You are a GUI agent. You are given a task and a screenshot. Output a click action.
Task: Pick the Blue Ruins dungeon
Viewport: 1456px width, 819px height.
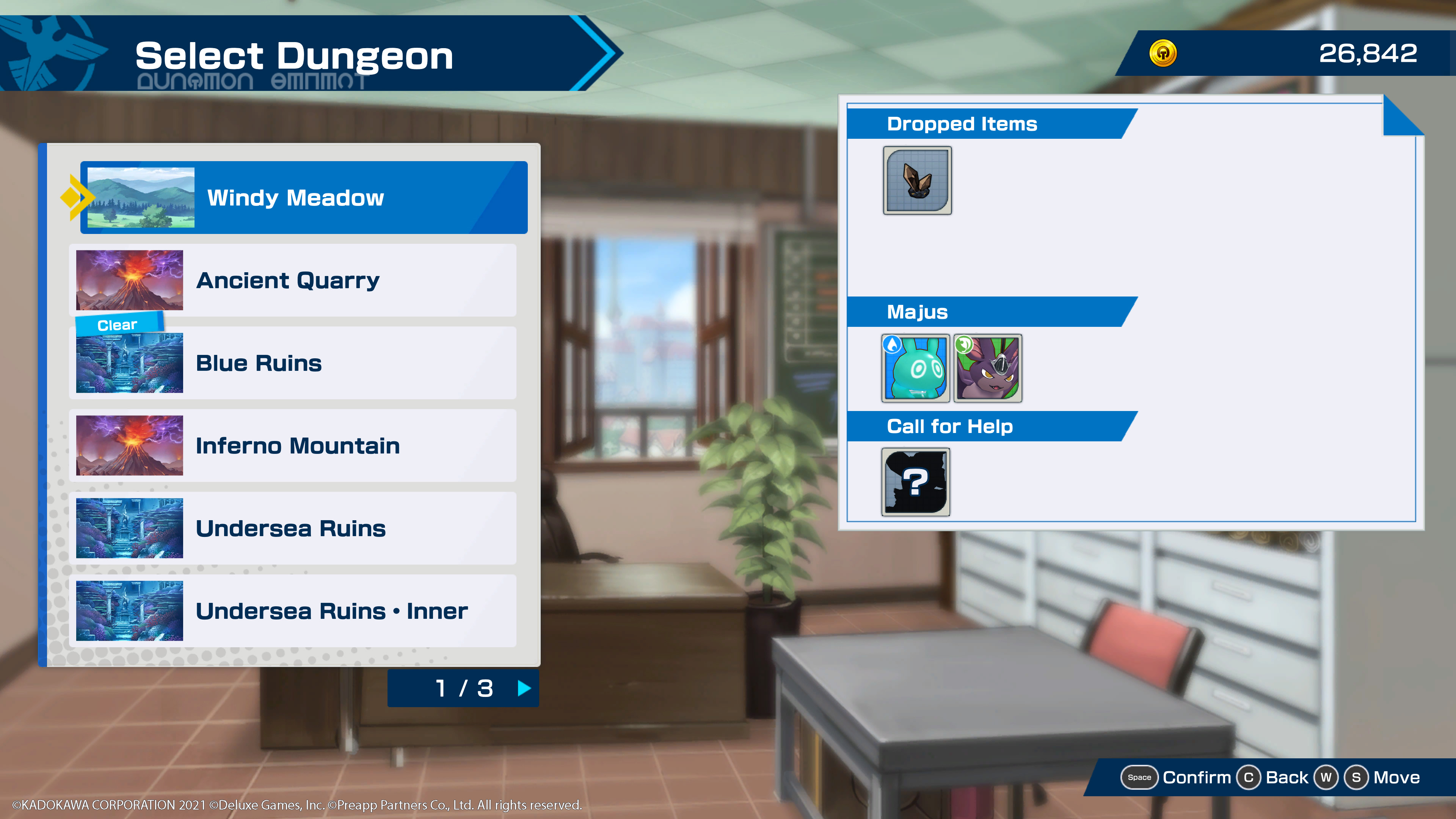292,363
